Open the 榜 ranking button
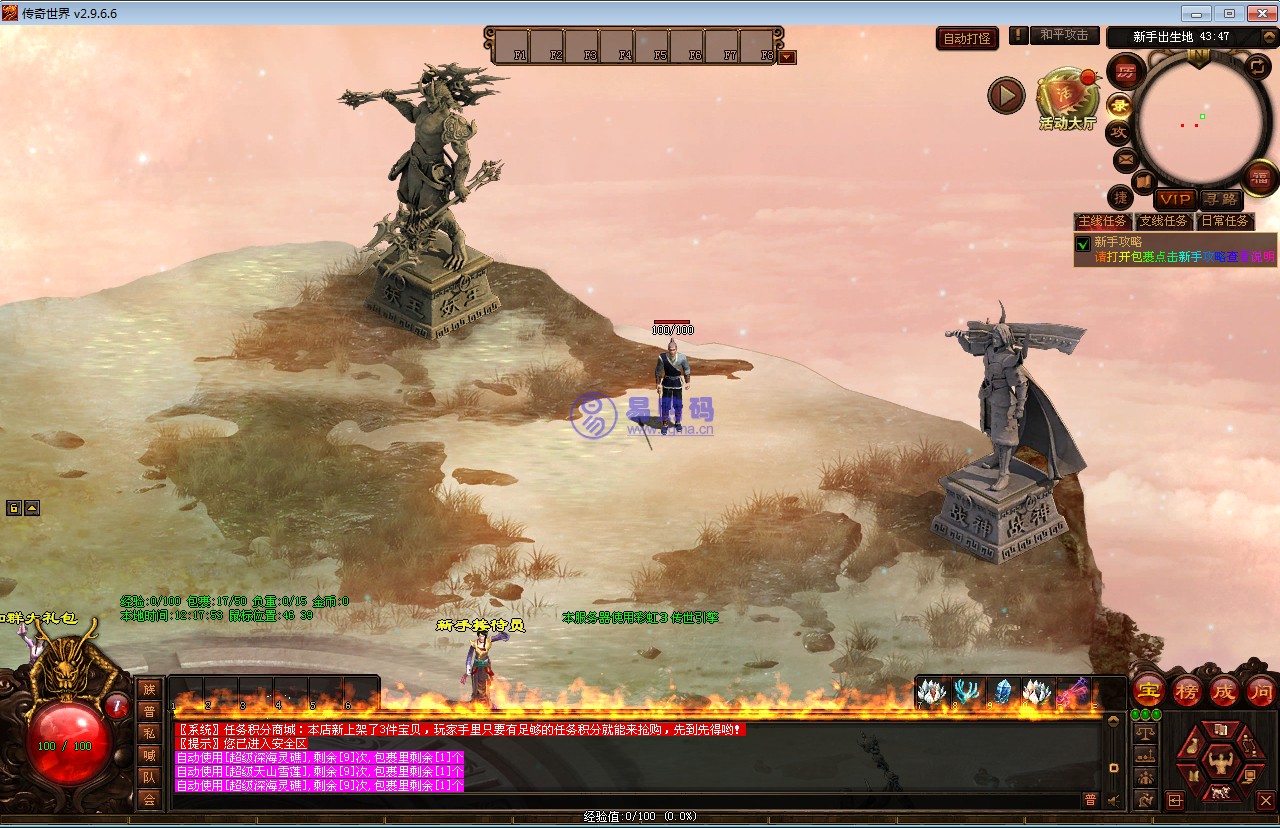This screenshot has width=1280, height=828. click(1187, 690)
